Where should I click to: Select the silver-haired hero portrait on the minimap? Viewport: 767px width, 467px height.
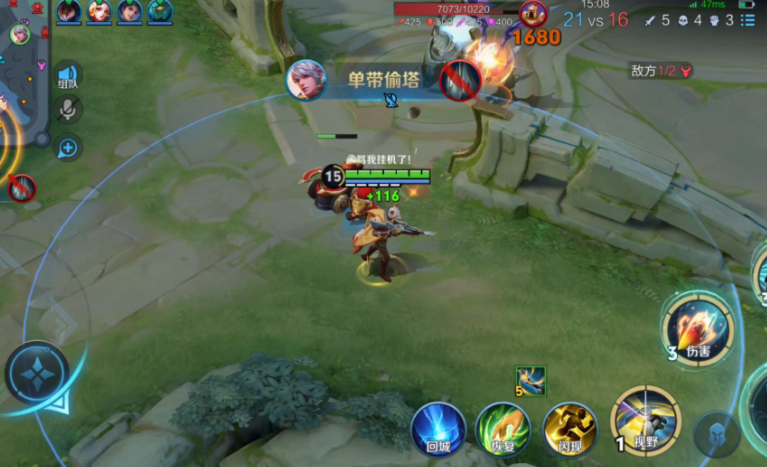(x=20, y=33)
